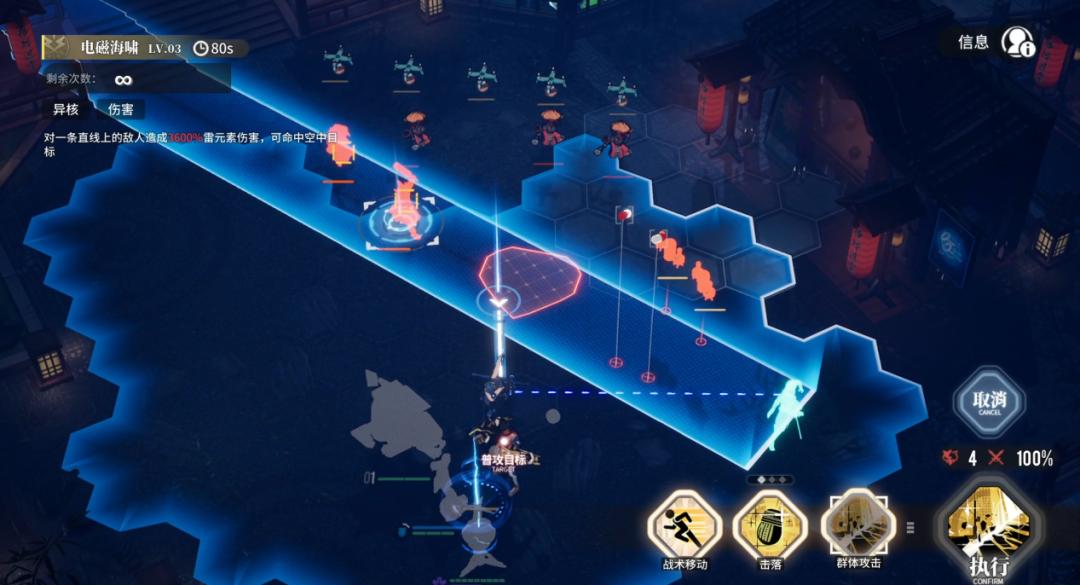This screenshot has width=1080, height=585.
Task: Cancel the skill with 取消 button
Action: pyautogui.click(x=988, y=402)
